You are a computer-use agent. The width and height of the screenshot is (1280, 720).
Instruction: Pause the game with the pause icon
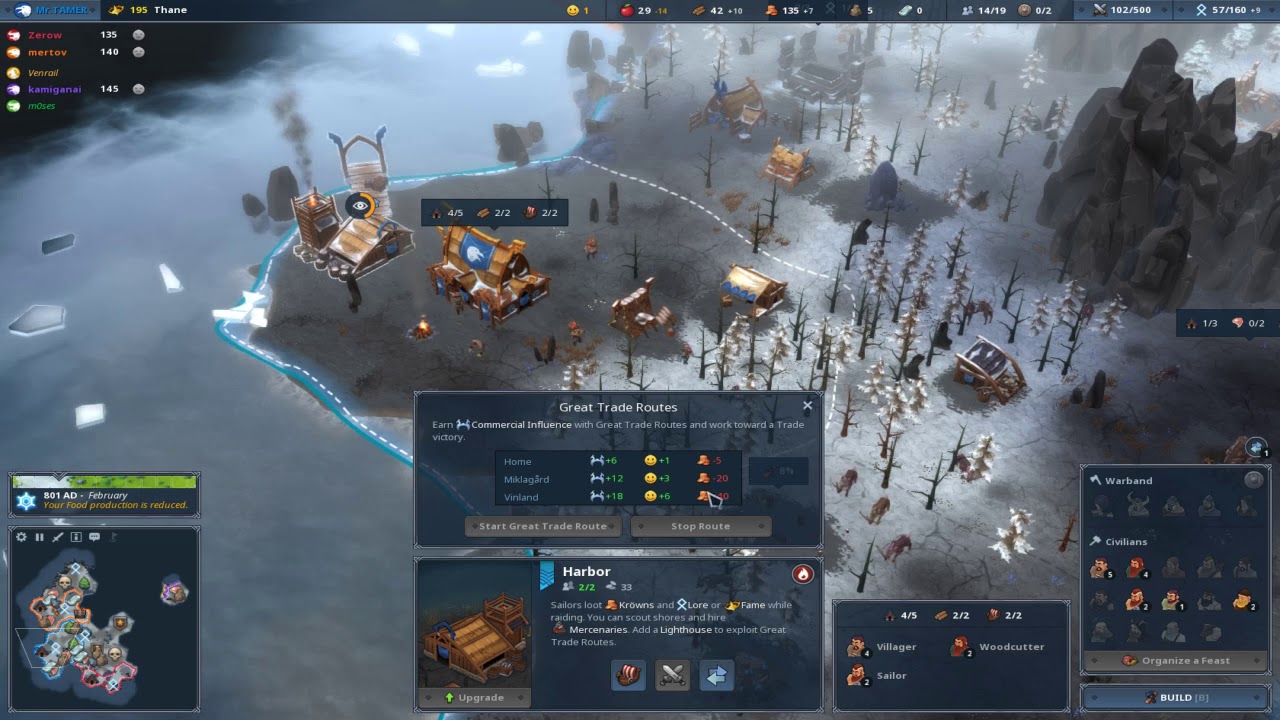click(40, 537)
